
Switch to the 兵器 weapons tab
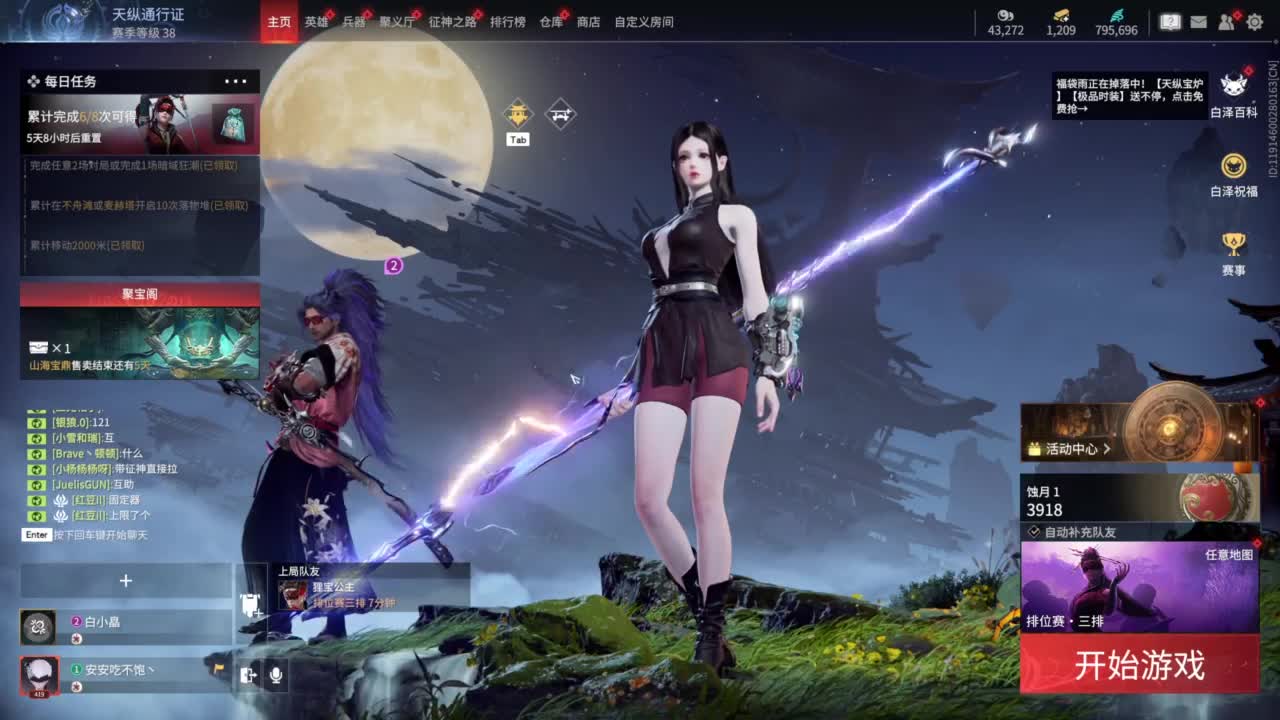pos(354,22)
